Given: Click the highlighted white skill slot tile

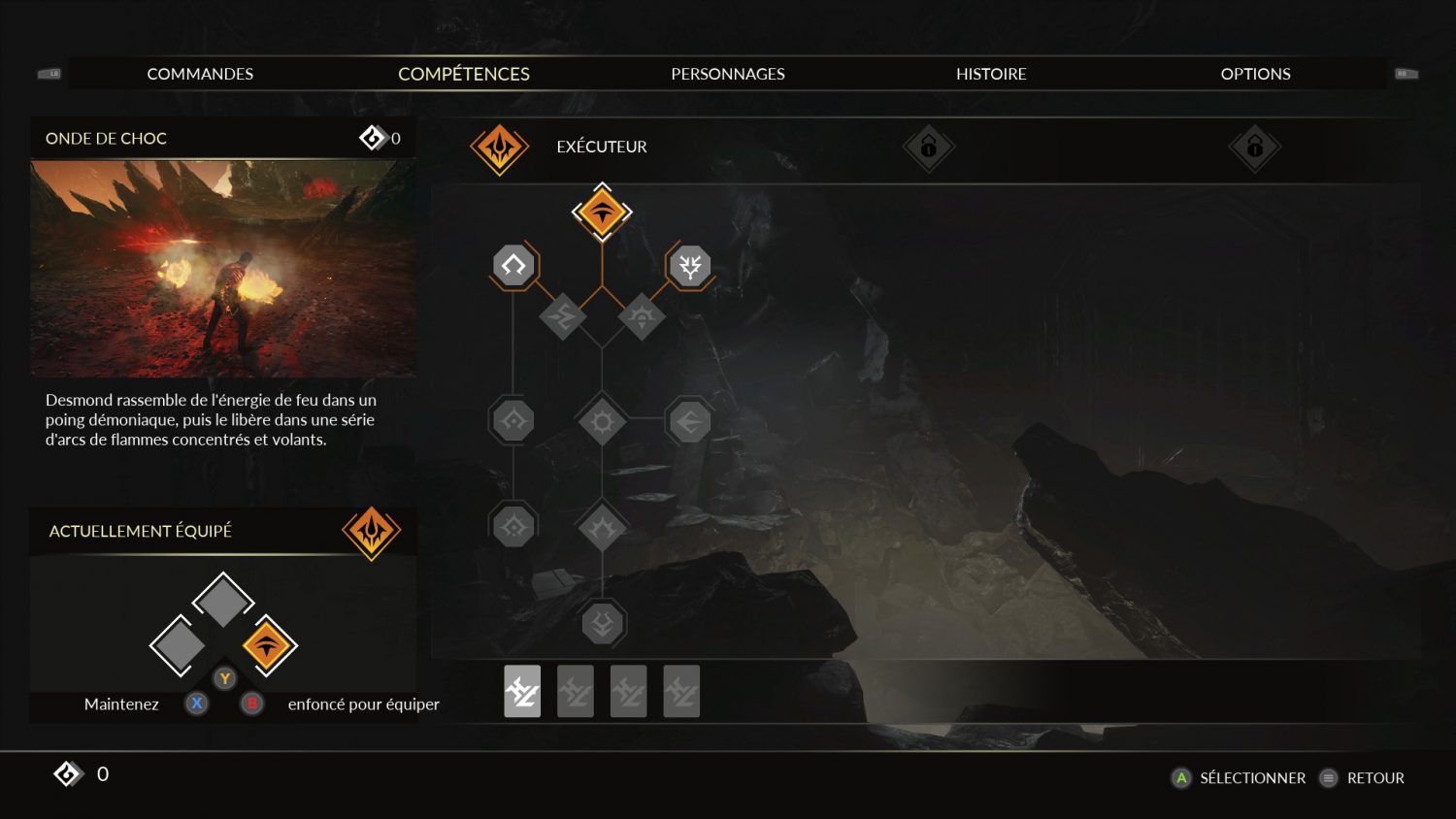Looking at the screenshot, I should 522,692.
